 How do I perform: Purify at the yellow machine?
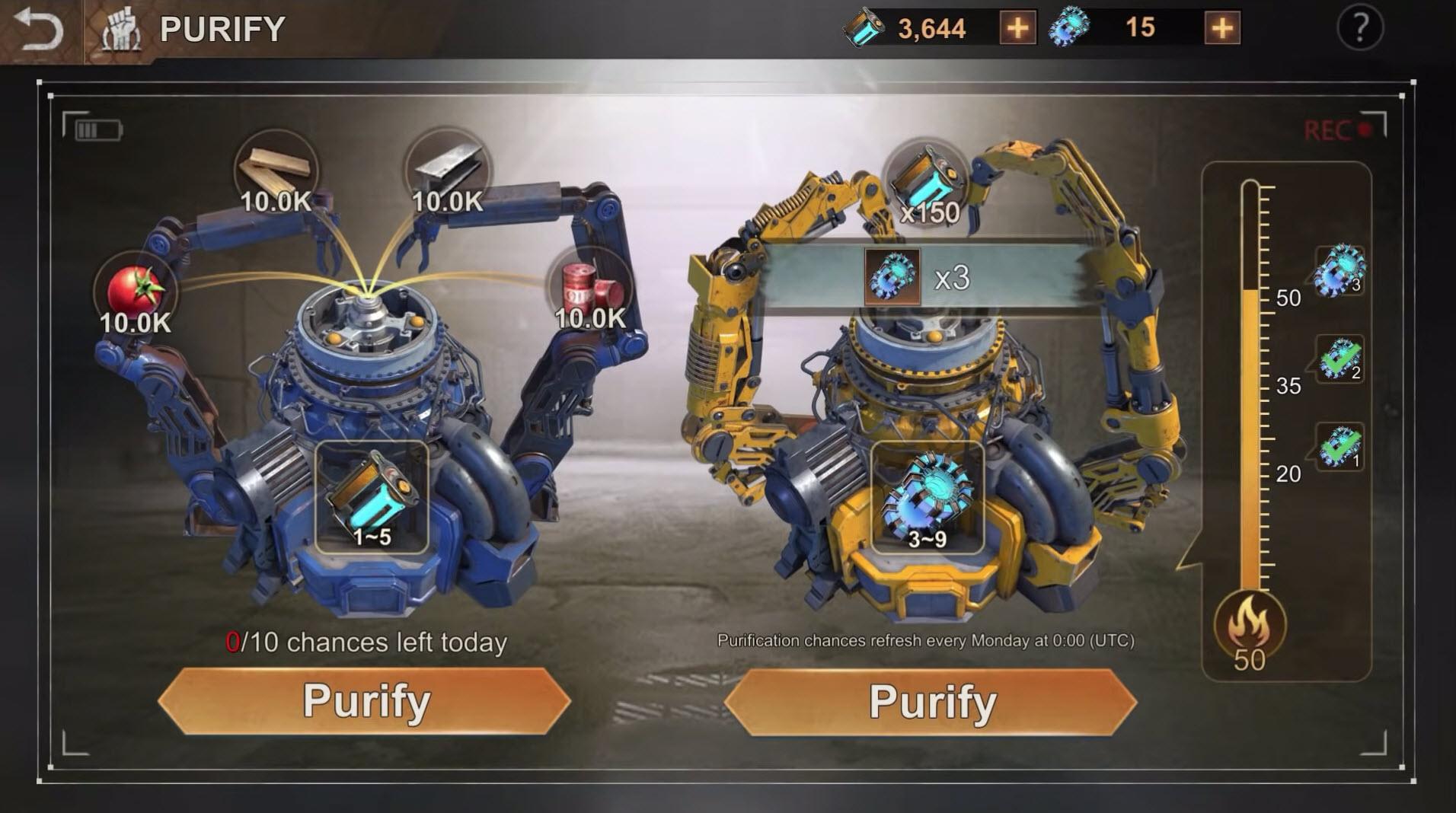click(x=931, y=701)
